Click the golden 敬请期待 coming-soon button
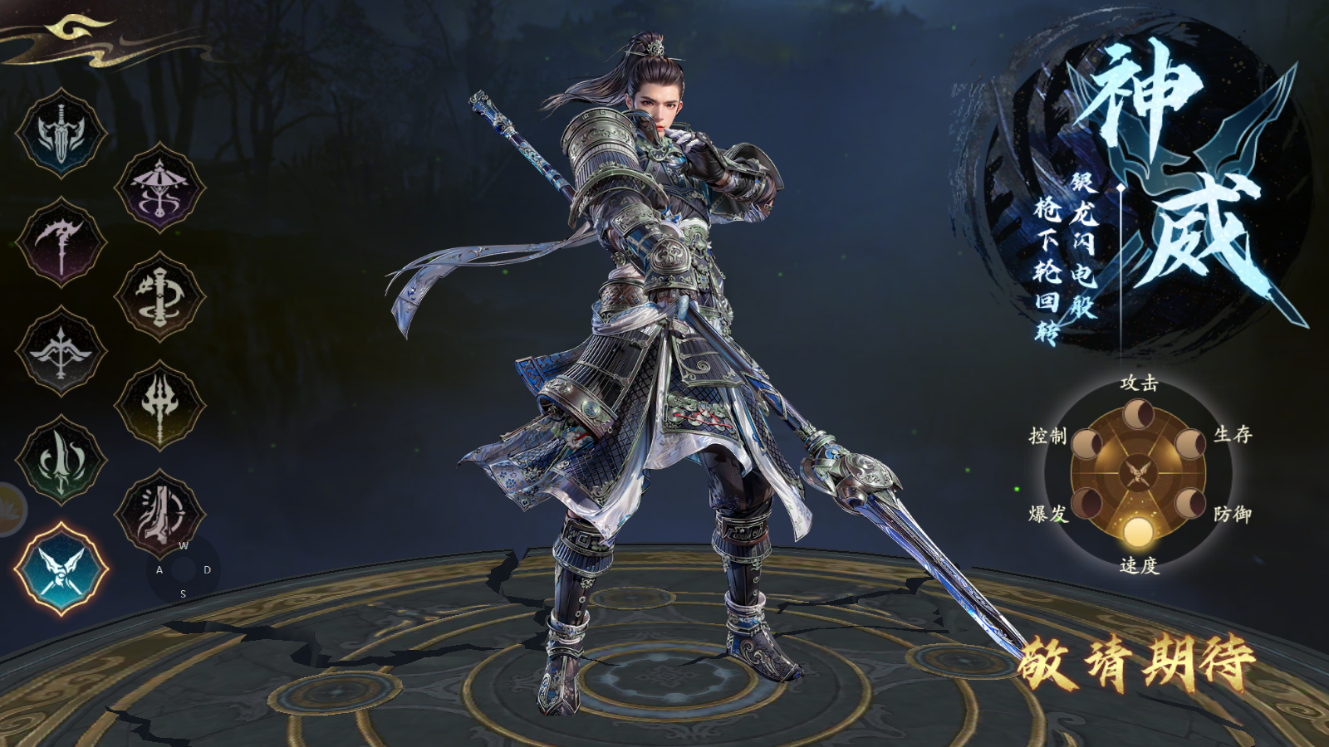This screenshot has height=747, width=1329. tap(1135, 663)
